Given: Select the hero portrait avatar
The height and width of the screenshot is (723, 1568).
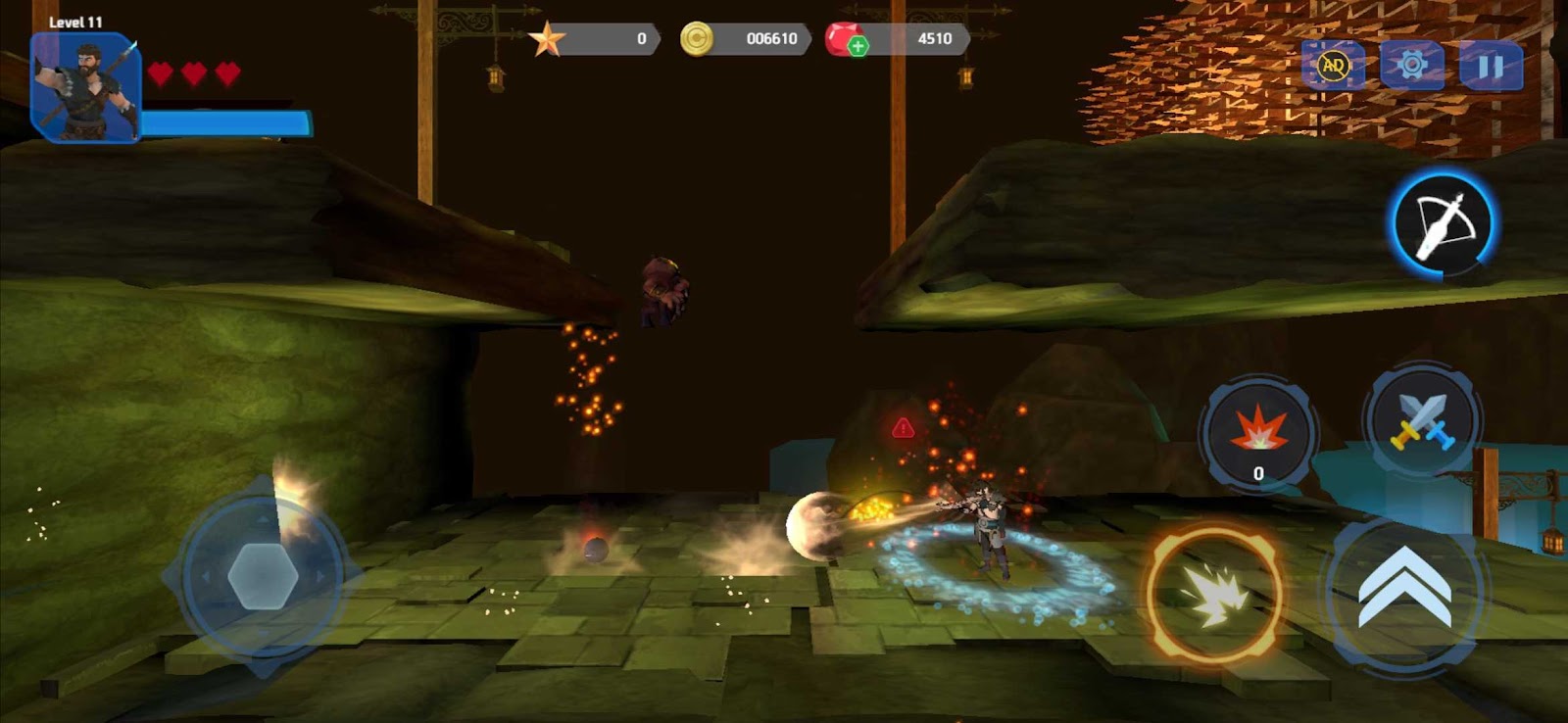Looking at the screenshot, I should (x=86, y=87).
